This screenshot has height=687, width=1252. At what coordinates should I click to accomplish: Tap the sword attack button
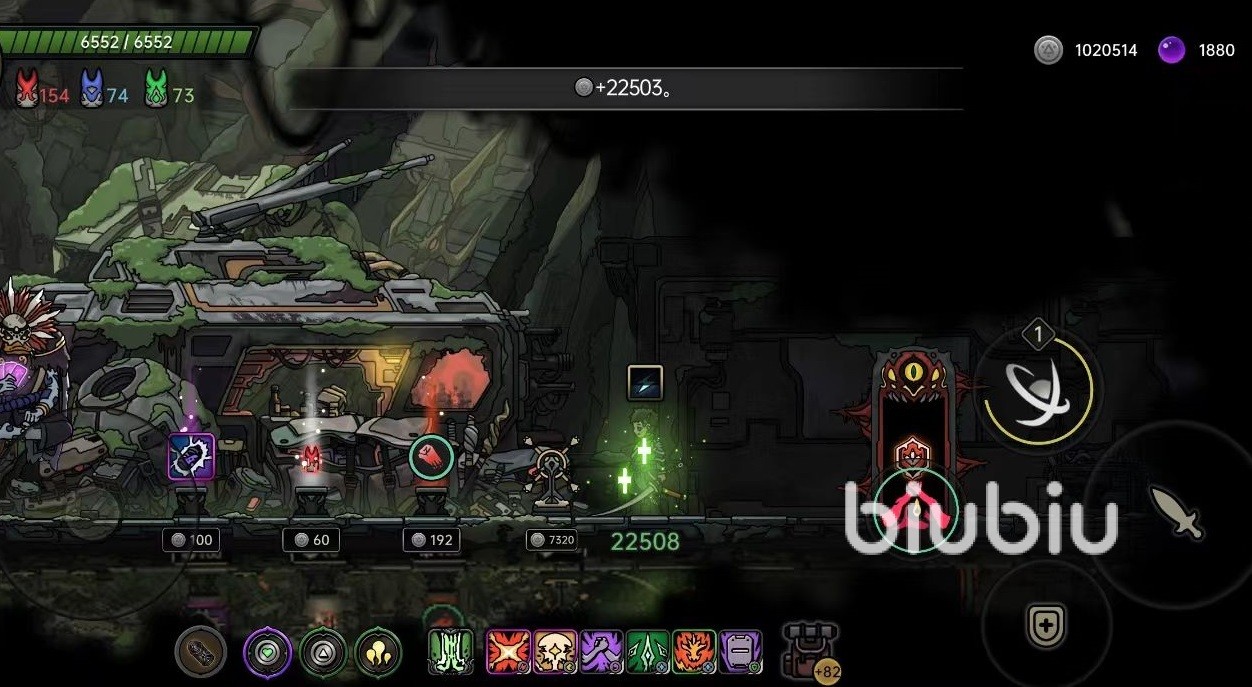tap(1176, 513)
